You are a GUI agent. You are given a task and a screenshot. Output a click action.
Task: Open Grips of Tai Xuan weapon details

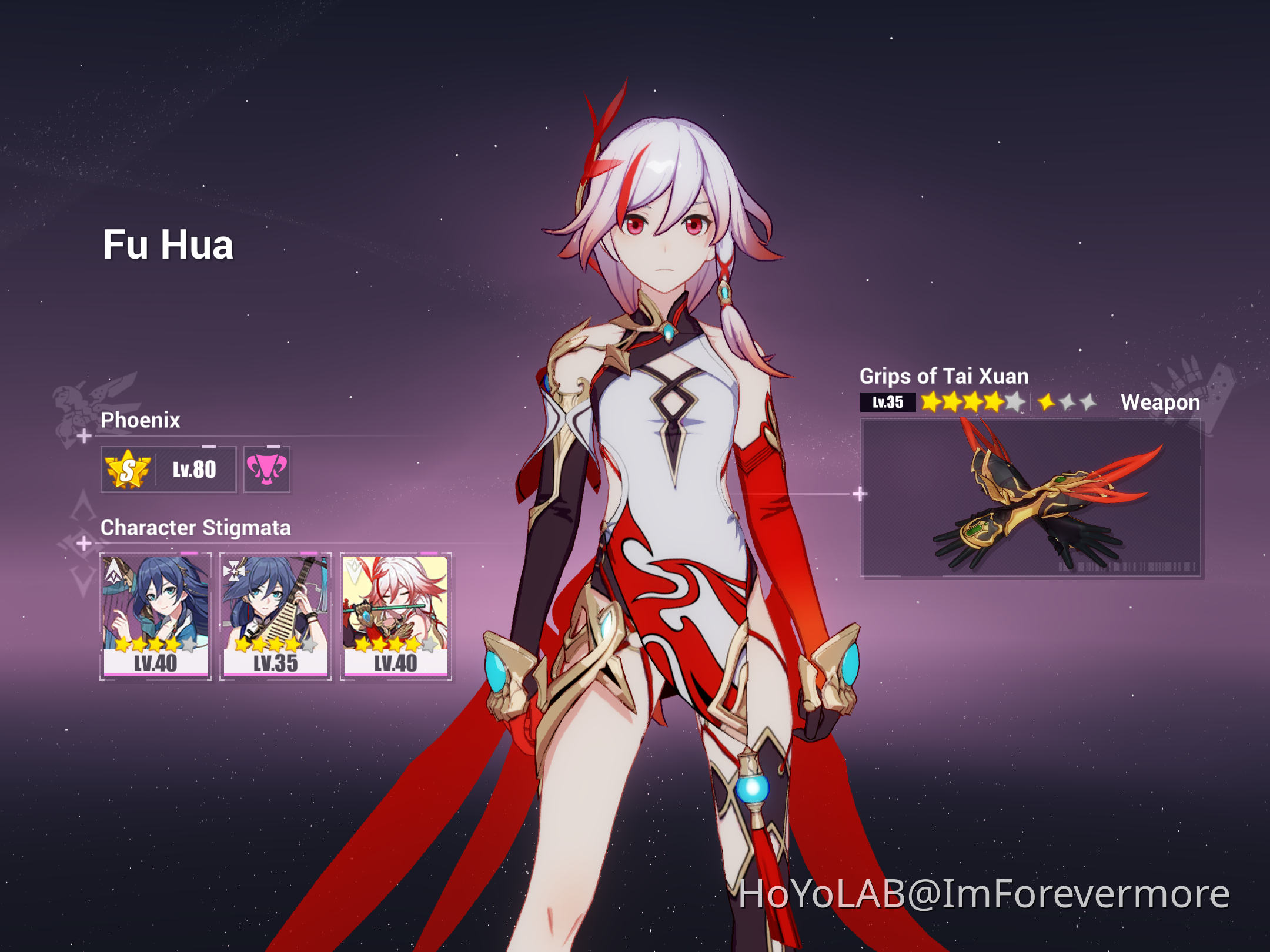coord(943,377)
